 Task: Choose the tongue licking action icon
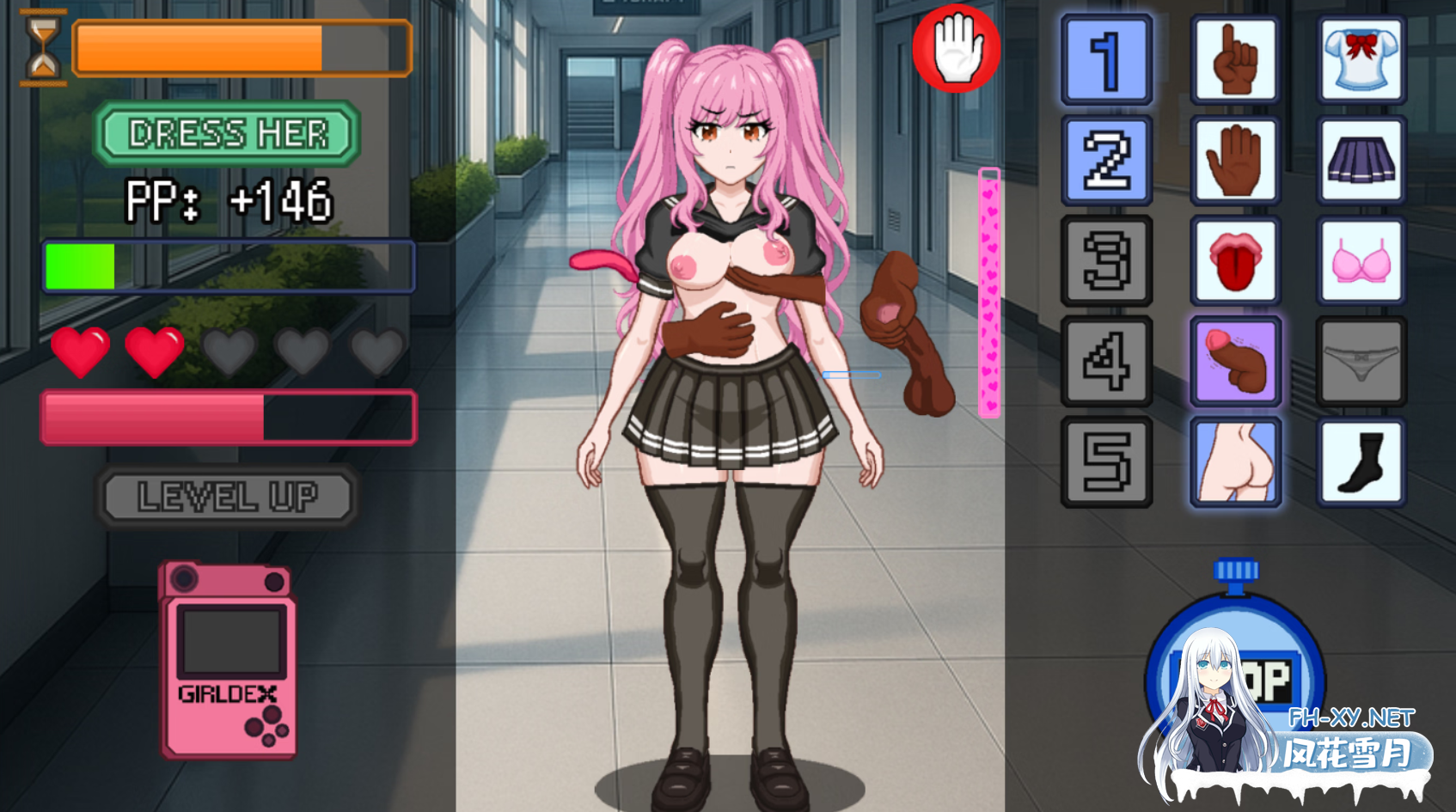tap(1235, 261)
